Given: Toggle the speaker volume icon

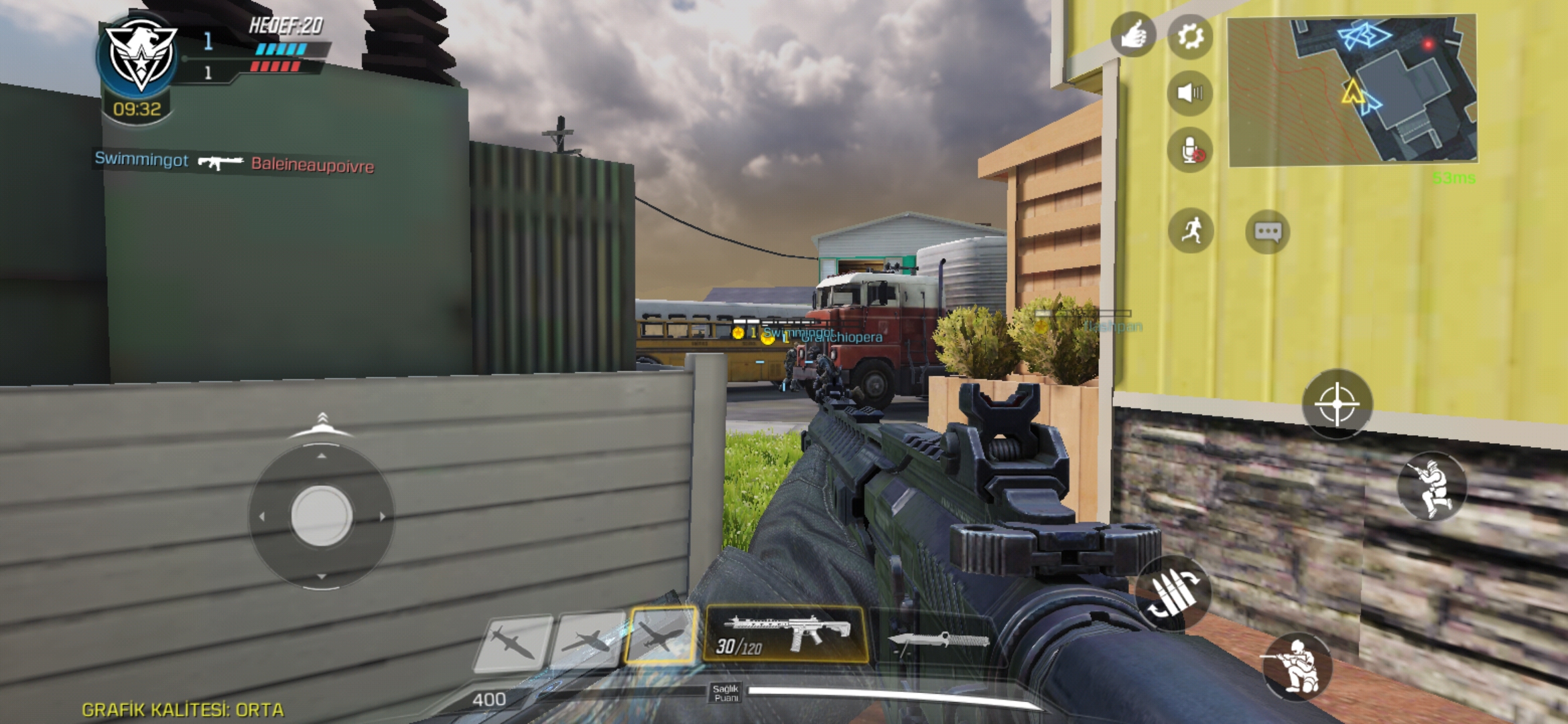Looking at the screenshot, I should coord(1189,94).
